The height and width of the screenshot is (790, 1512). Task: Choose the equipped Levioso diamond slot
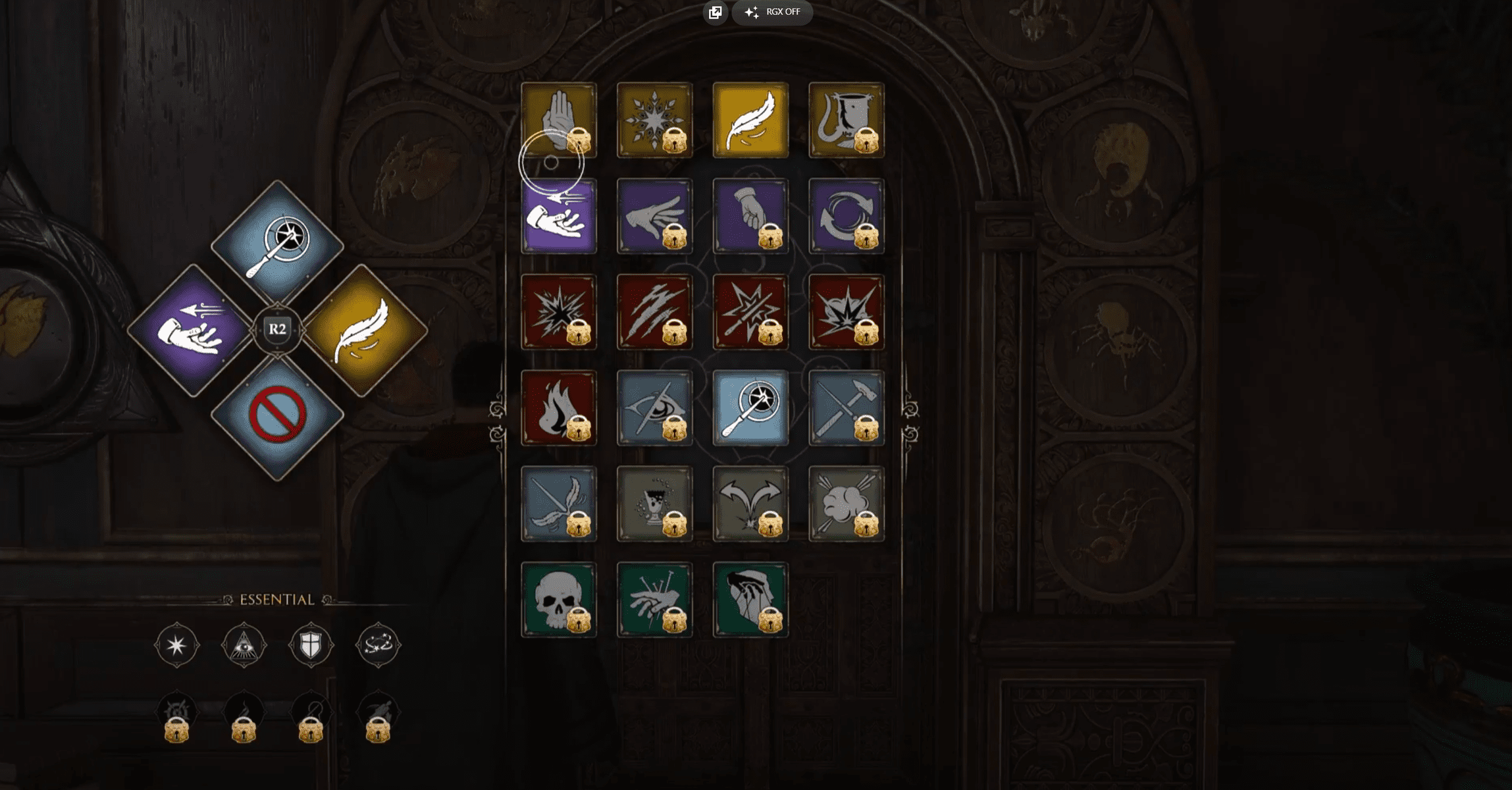tap(363, 330)
